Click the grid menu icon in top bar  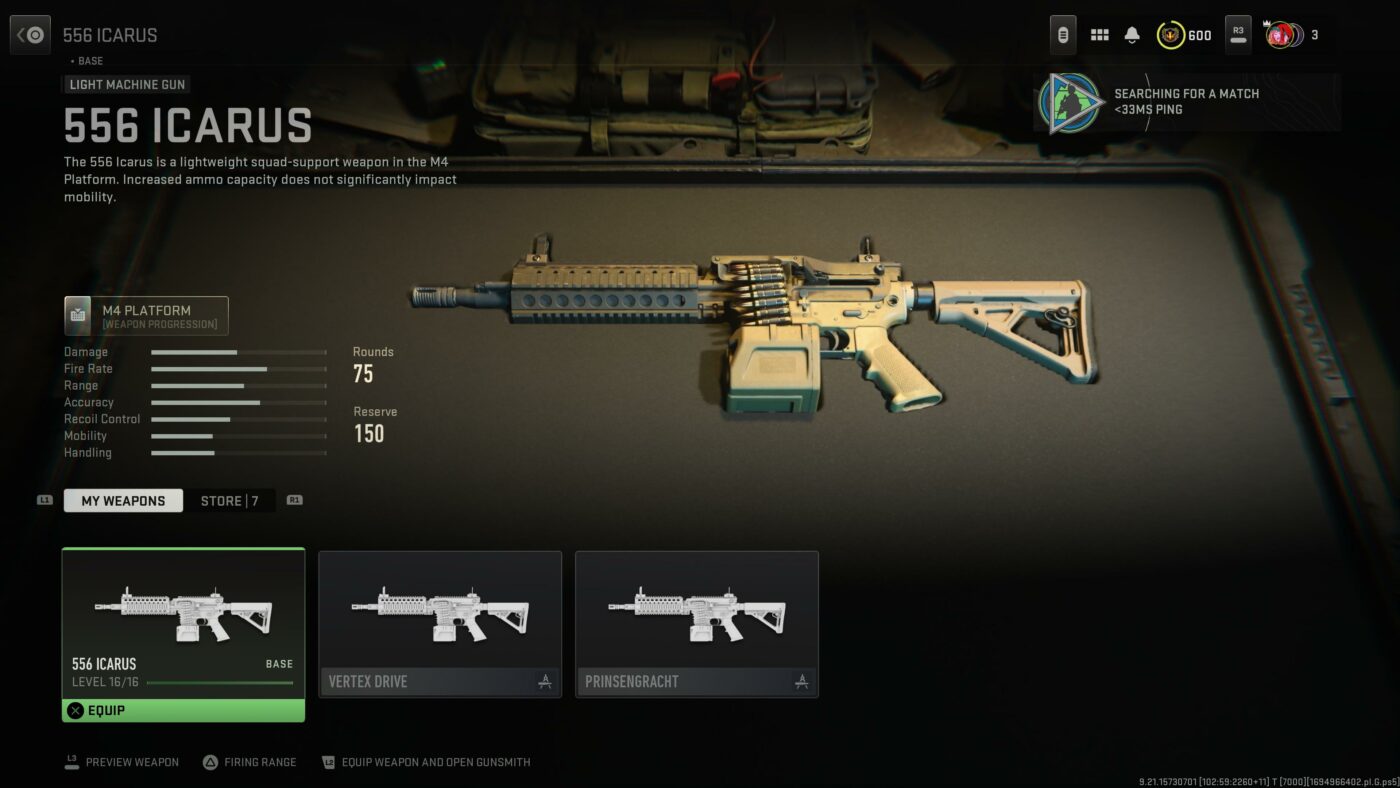point(1098,34)
